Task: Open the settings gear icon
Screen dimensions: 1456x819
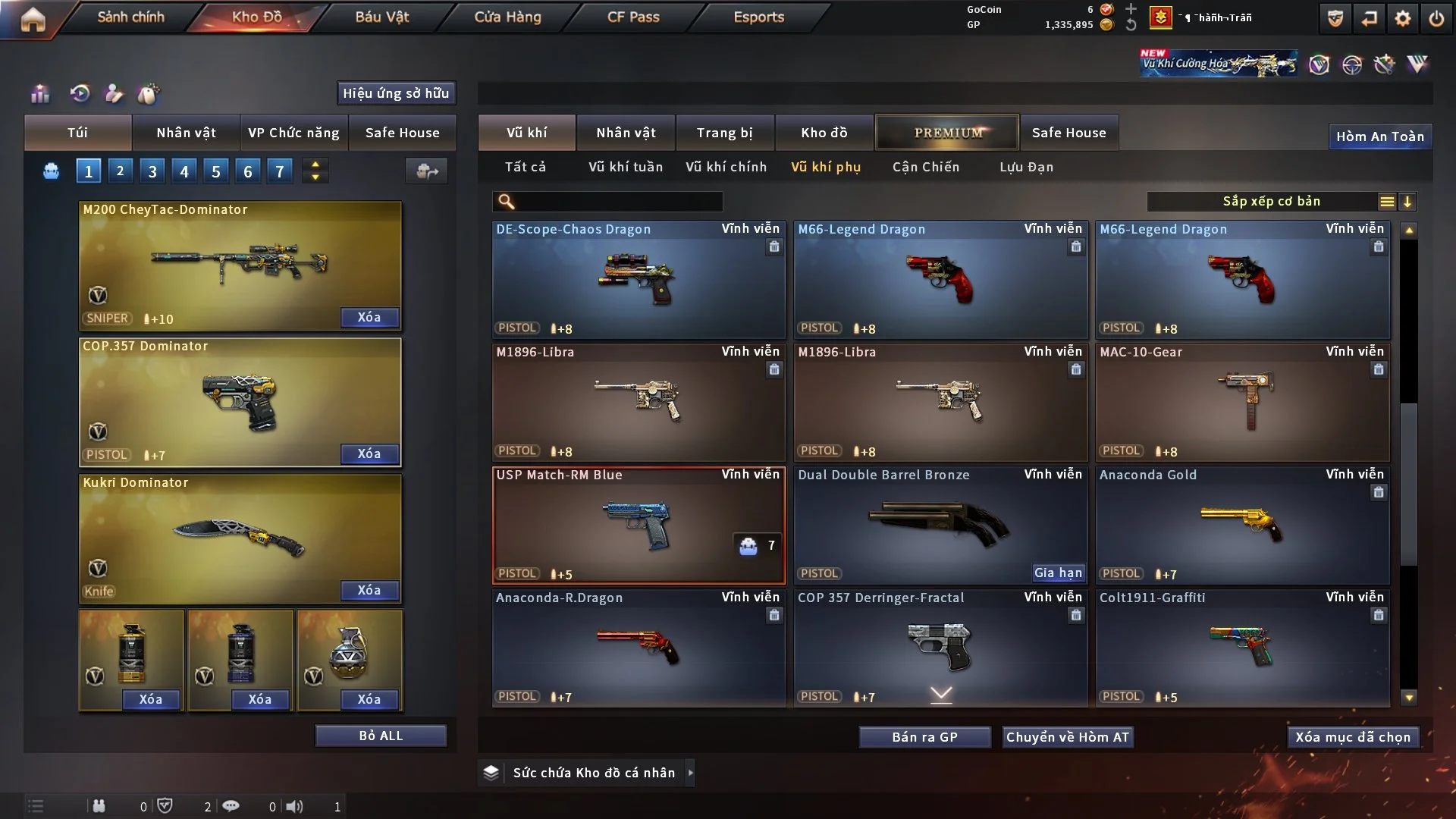Action: pyautogui.click(x=1403, y=18)
